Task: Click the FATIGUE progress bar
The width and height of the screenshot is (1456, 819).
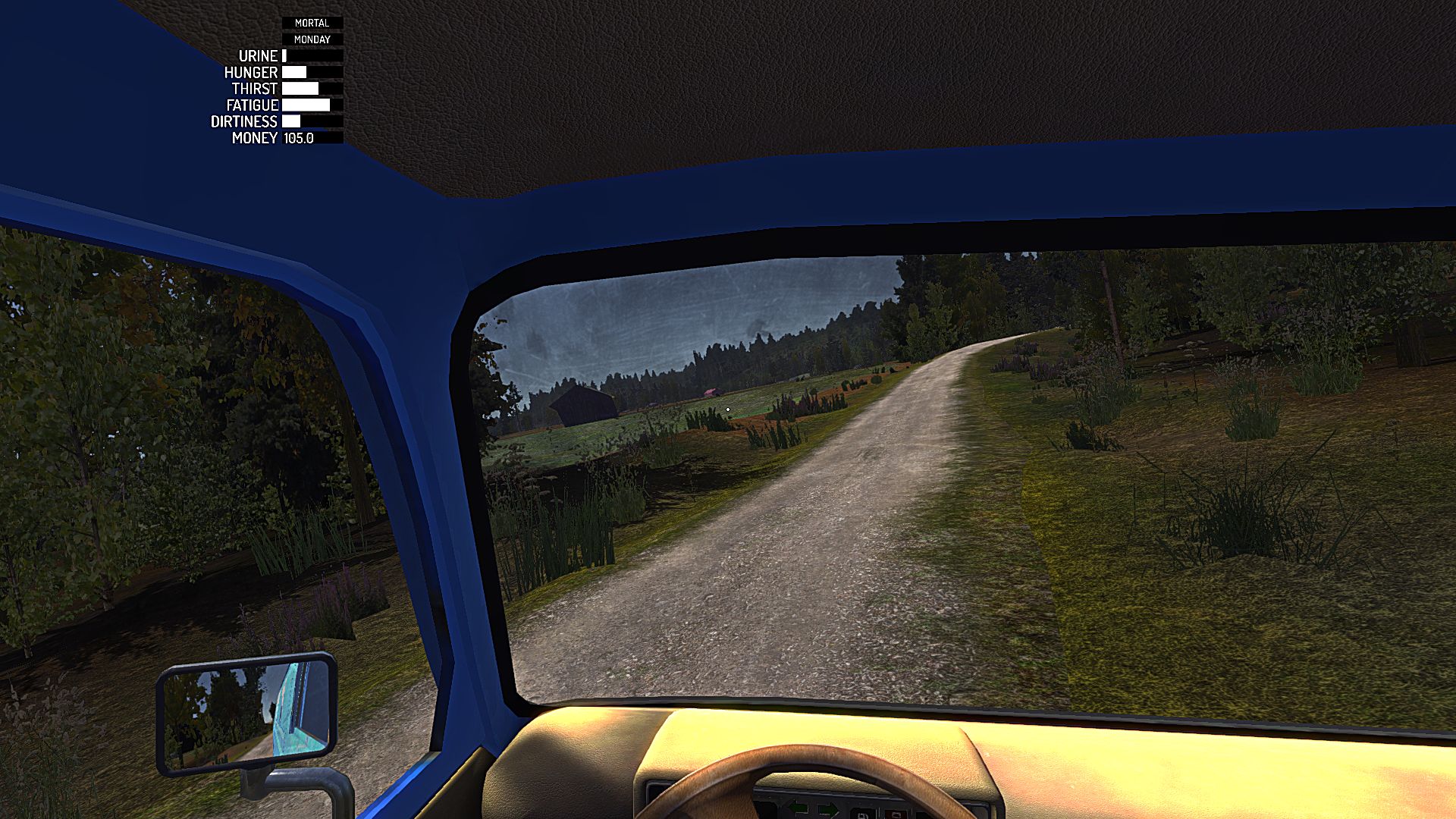Action: (x=307, y=105)
